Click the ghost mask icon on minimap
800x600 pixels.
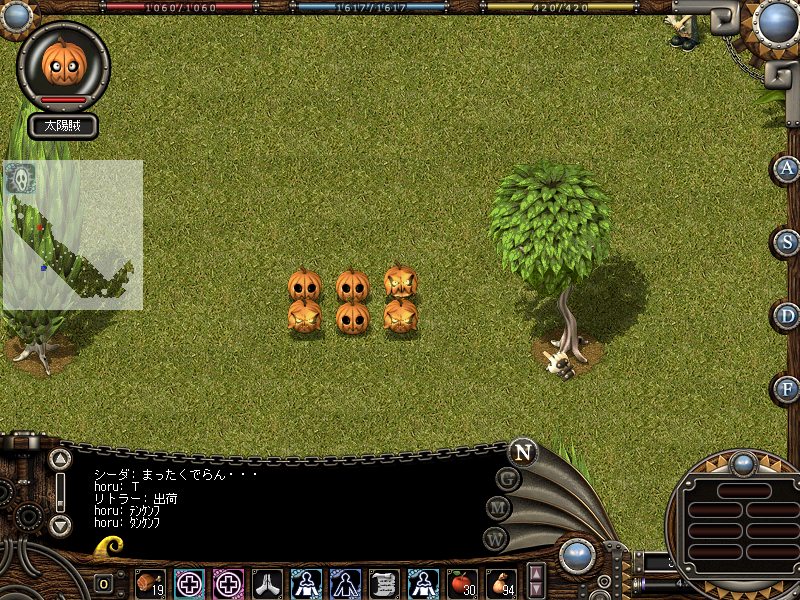[19, 179]
